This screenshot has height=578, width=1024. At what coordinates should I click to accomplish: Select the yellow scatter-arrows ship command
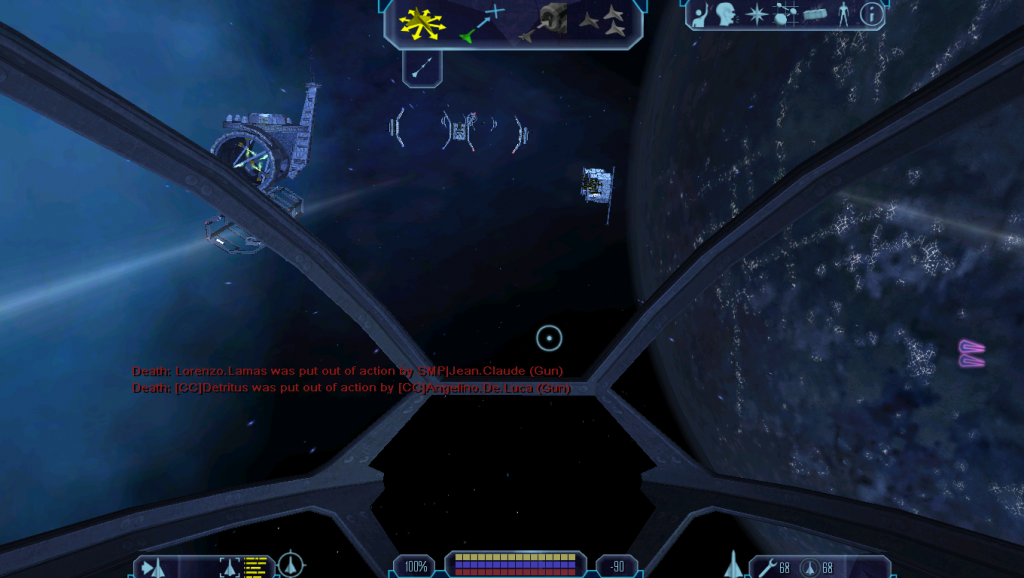coord(422,24)
